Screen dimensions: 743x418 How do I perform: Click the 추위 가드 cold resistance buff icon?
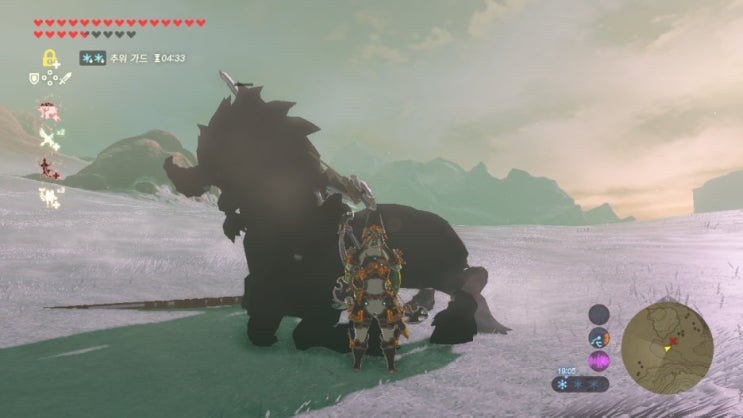point(93,59)
